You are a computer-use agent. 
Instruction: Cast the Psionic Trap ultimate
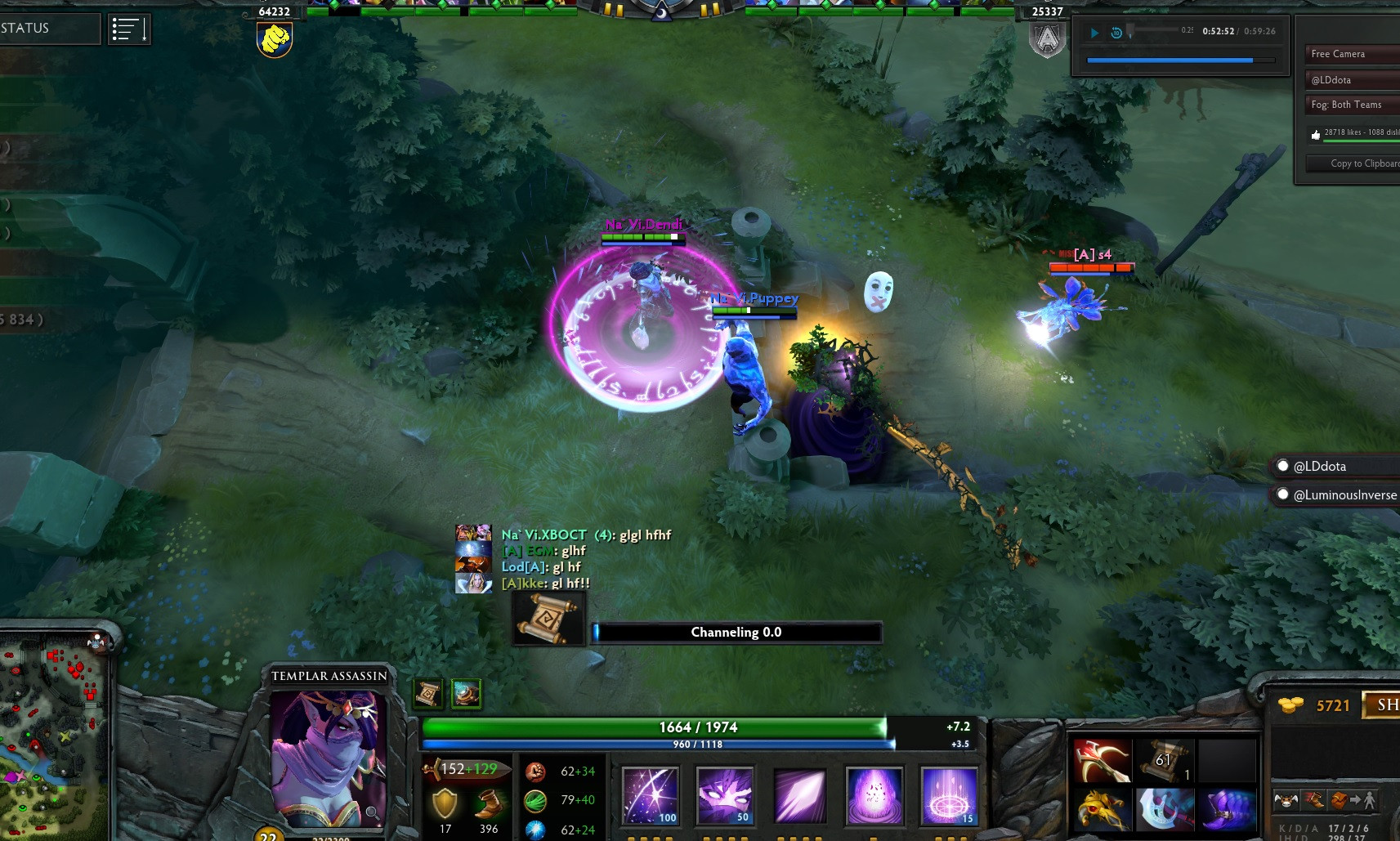pyautogui.click(x=950, y=795)
